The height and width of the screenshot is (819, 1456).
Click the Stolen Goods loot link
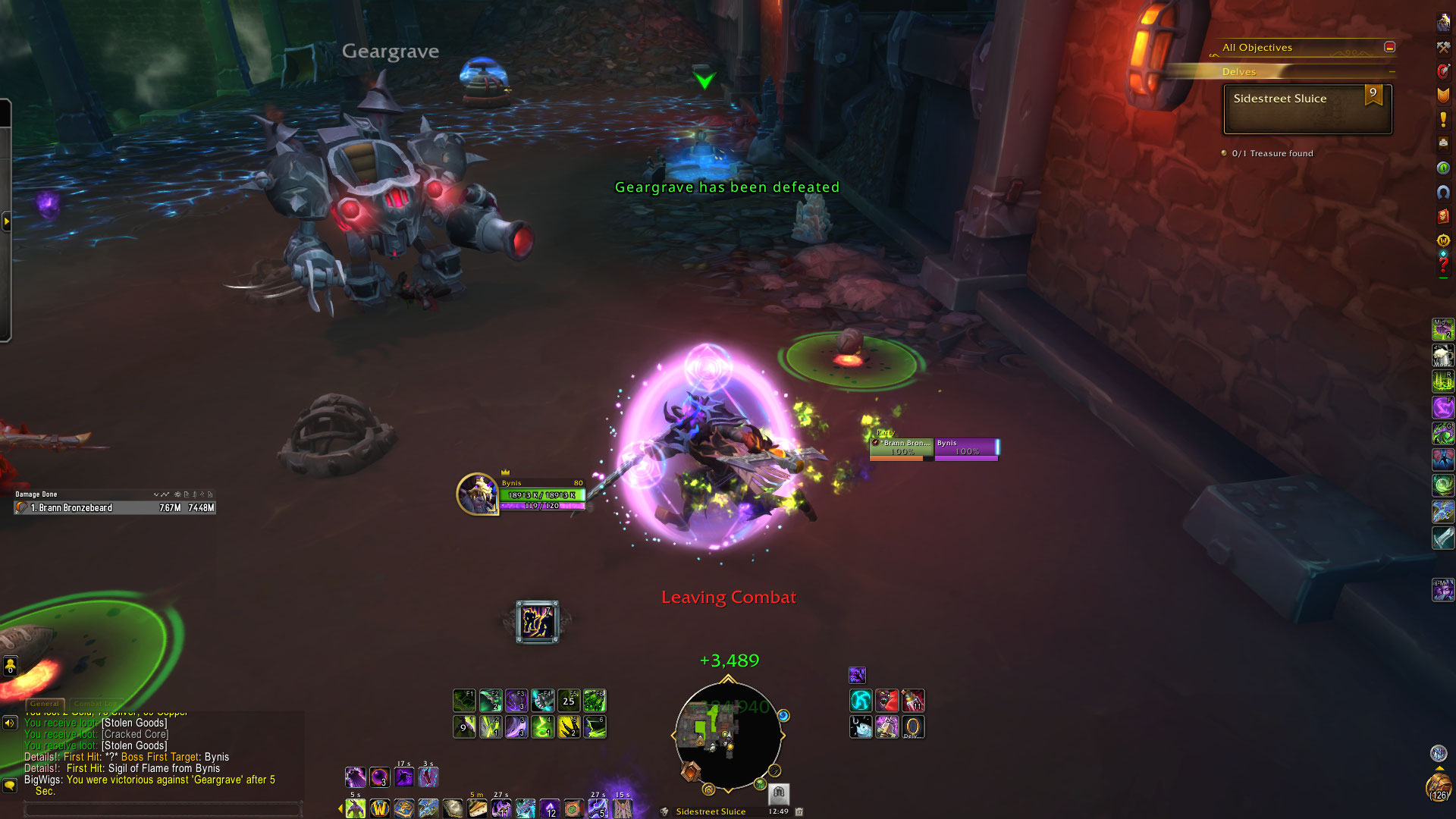[x=134, y=723]
